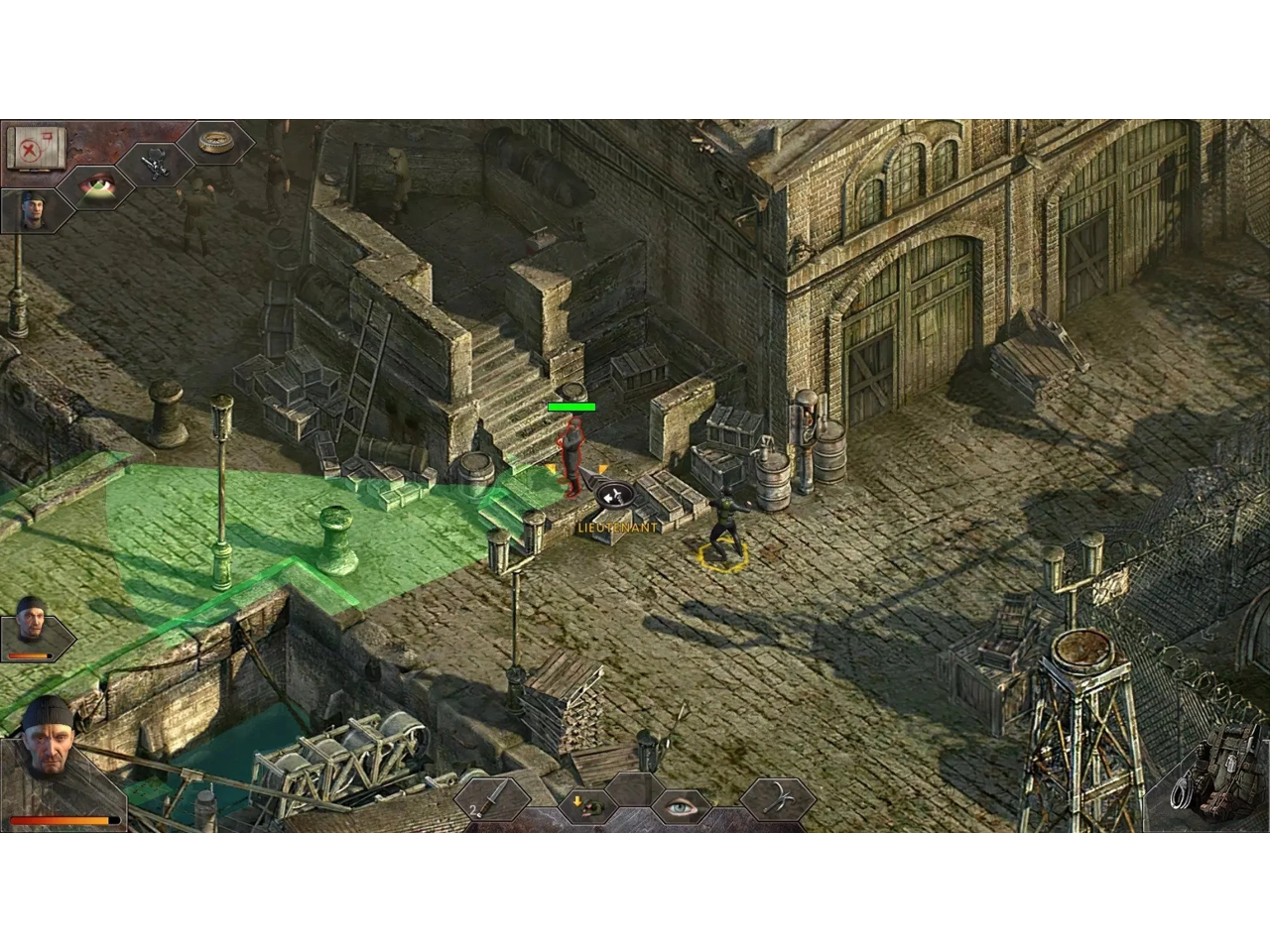Select the grappling hook tool
This screenshot has height=952, width=1270.
(776, 798)
